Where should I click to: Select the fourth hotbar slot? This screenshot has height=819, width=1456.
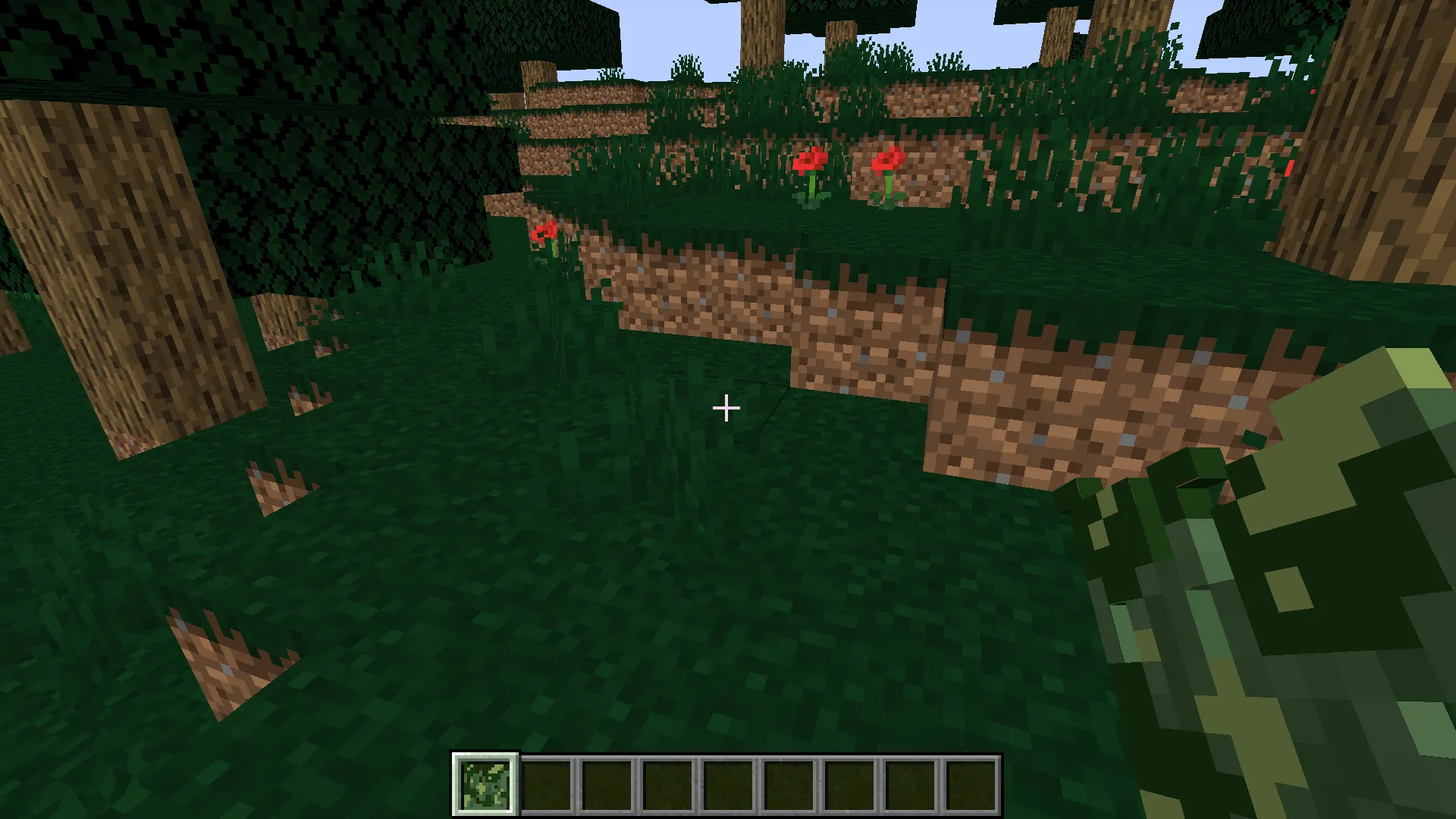tap(669, 784)
